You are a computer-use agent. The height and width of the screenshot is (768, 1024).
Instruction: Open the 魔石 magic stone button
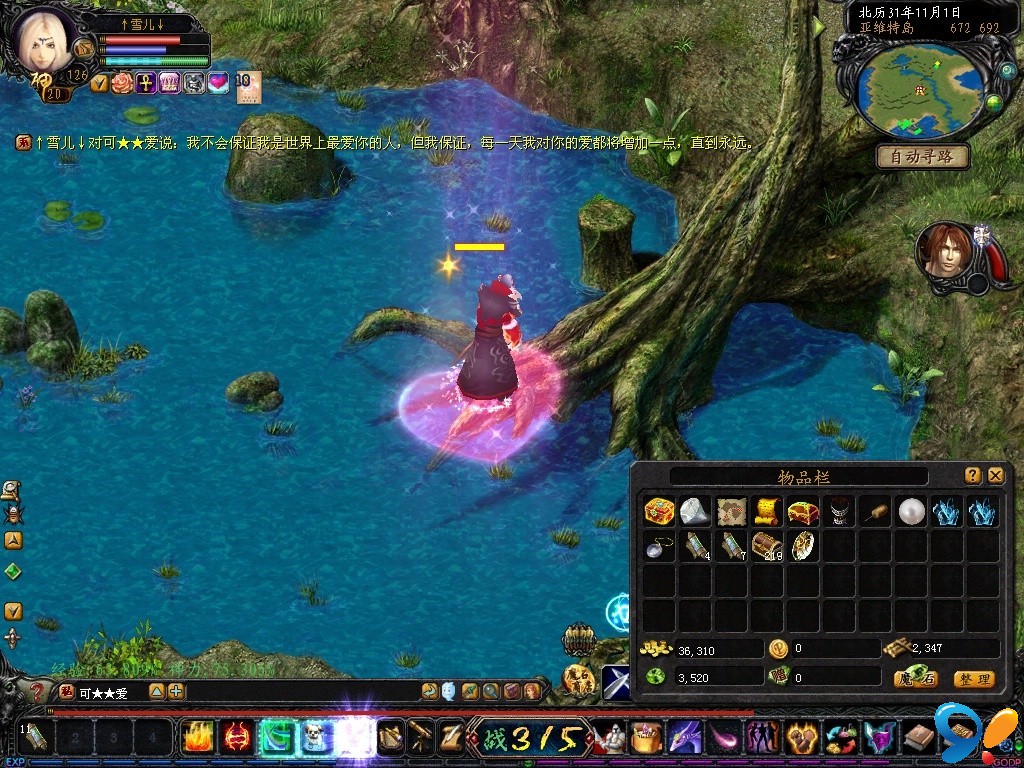click(915, 679)
